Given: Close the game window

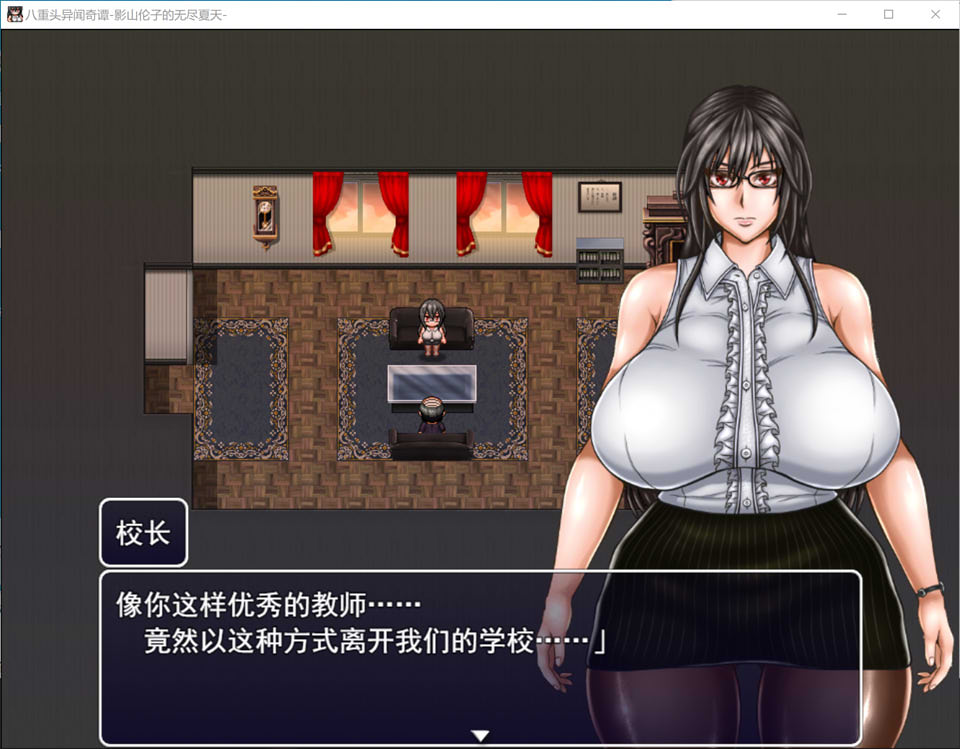Looking at the screenshot, I should click(935, 14).
